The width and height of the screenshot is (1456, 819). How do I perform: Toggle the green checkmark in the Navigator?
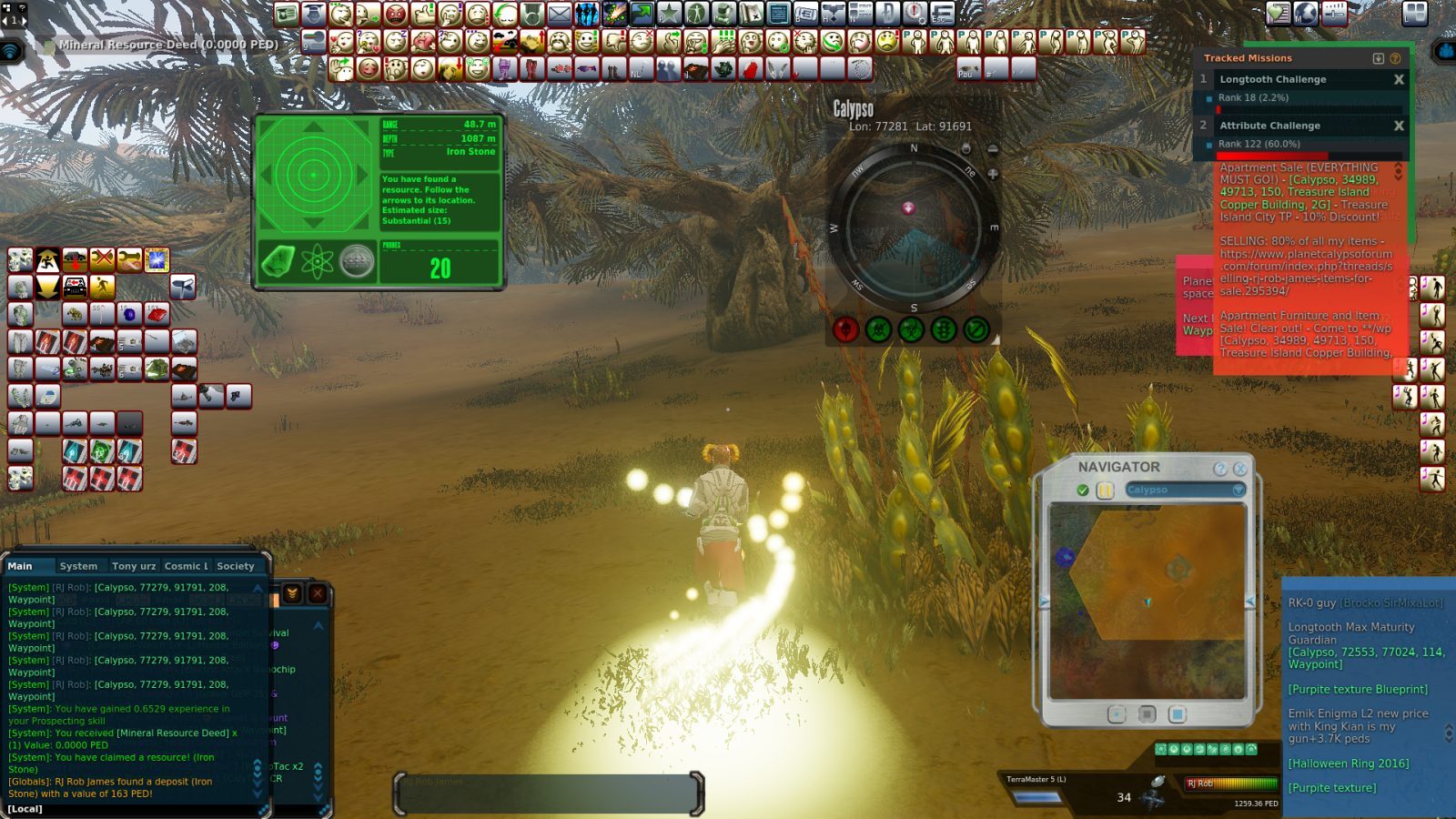(x=1083, y=489)
